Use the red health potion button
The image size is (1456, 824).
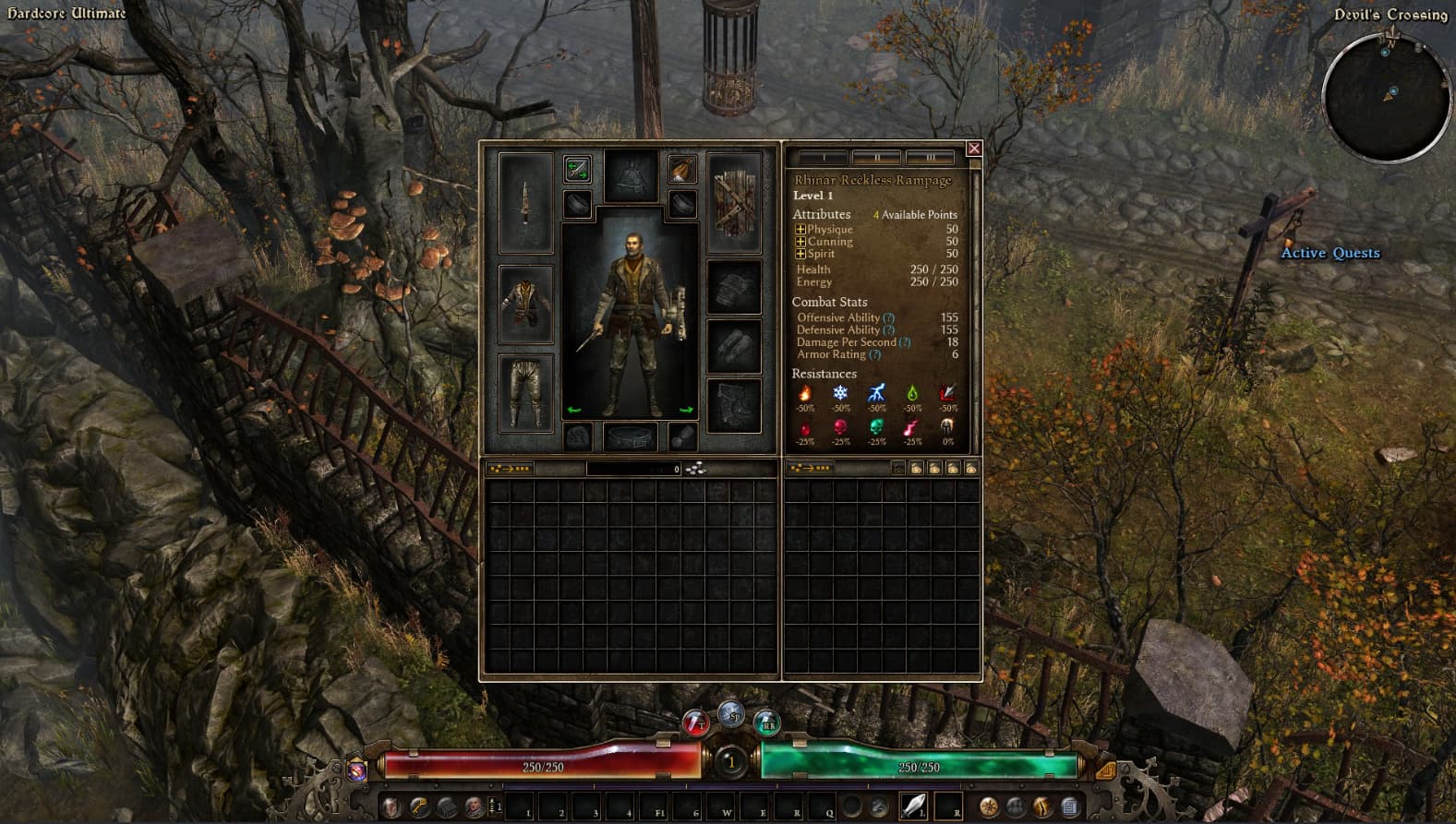coord(695,722)
